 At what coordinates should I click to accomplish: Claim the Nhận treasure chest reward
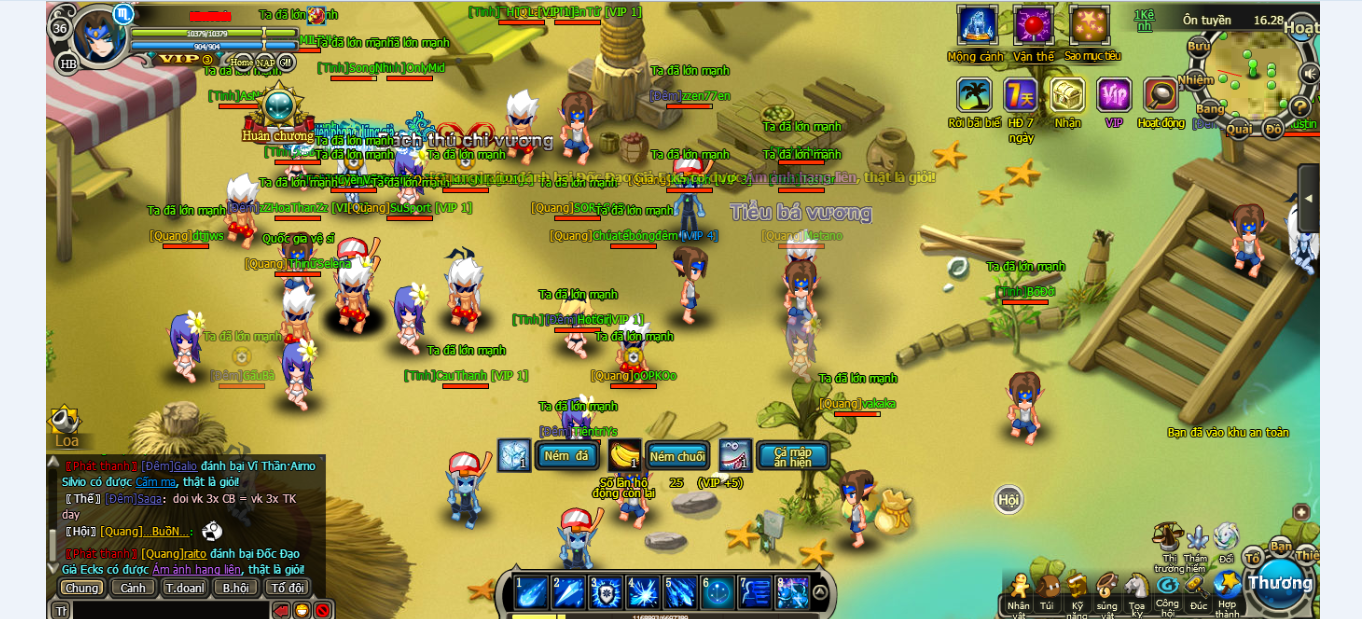click(1067, 95)
